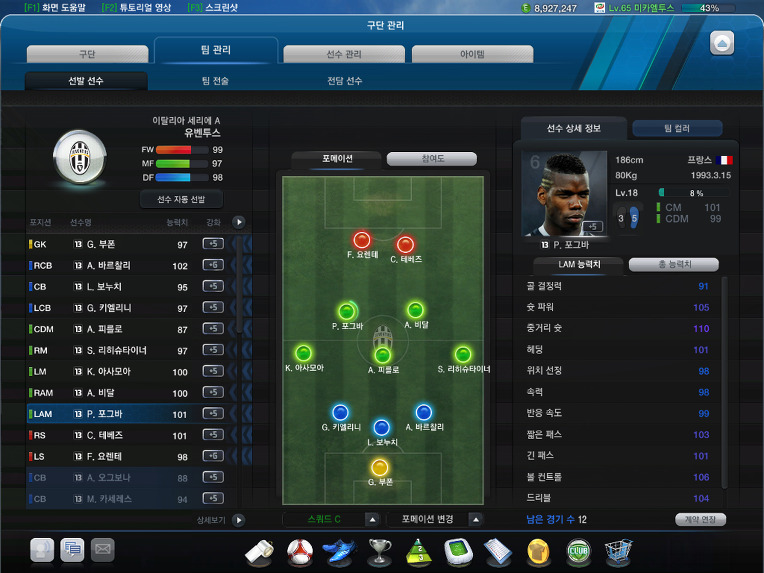Open the 선수 관리 tab

point(343,54)
